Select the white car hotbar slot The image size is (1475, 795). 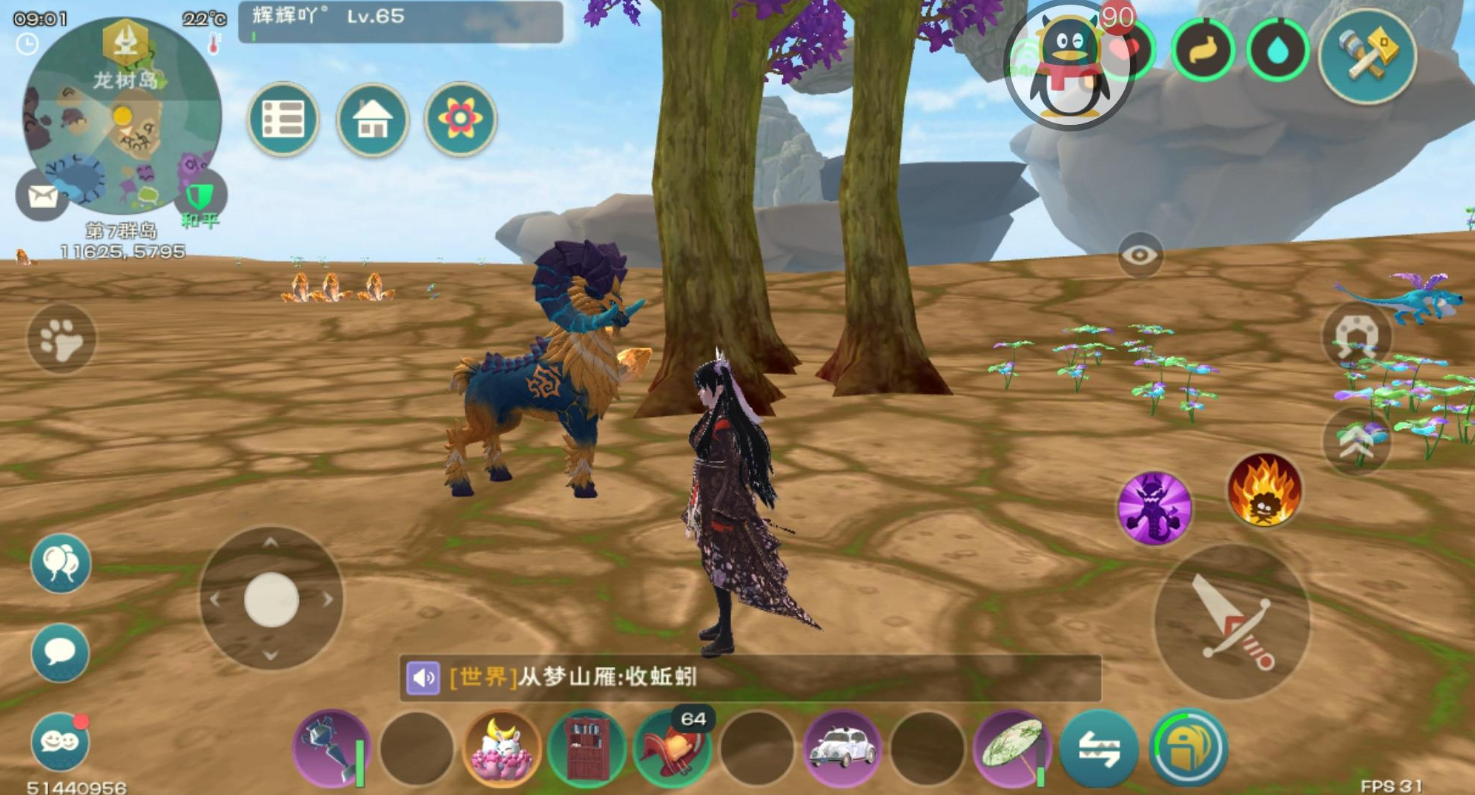tap(842, 749)
